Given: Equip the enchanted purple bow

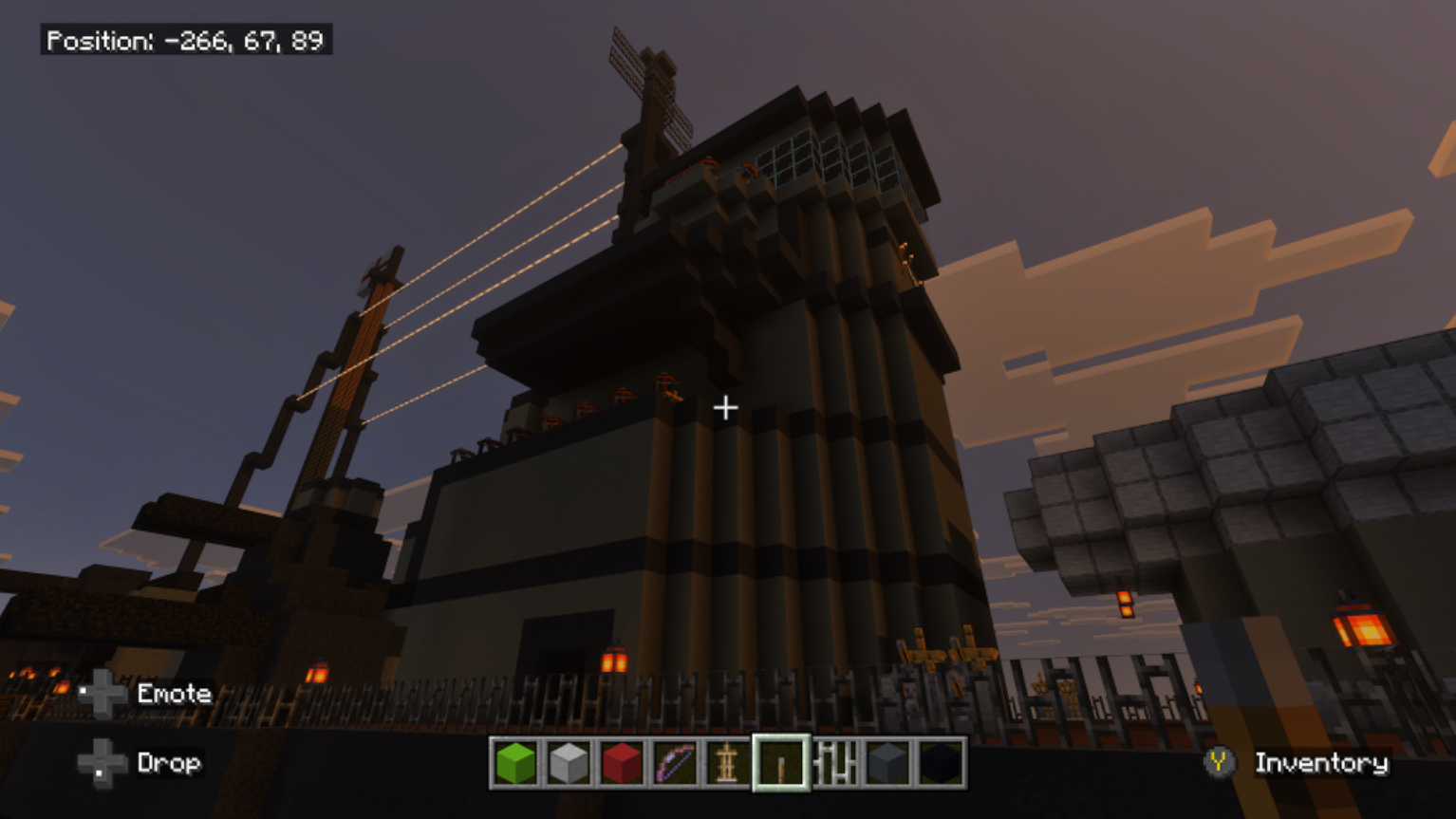Looking at the screenshot, I should tap(675, 763).
